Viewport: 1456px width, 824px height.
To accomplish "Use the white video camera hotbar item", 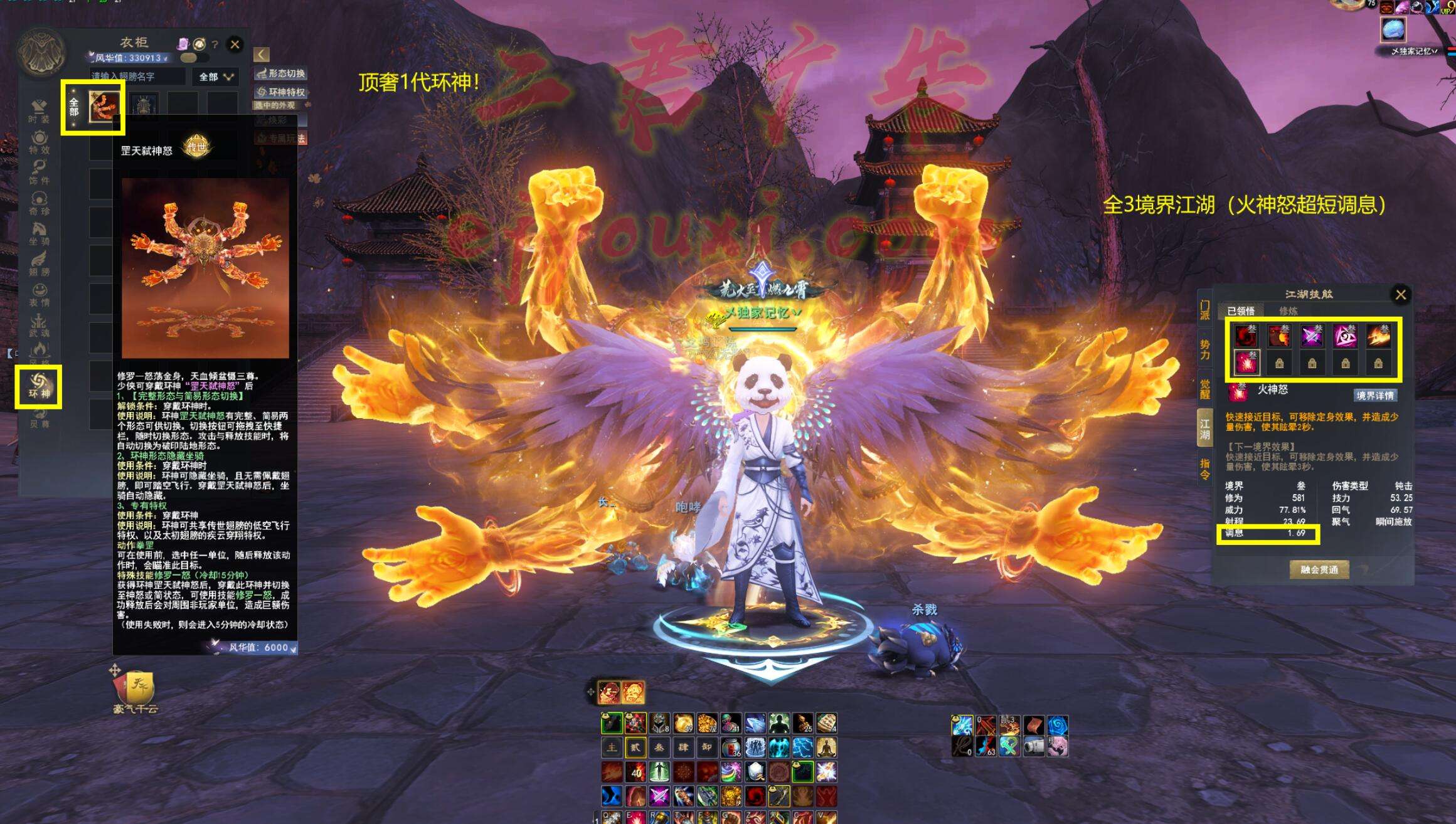I will tap(1033, 746).
